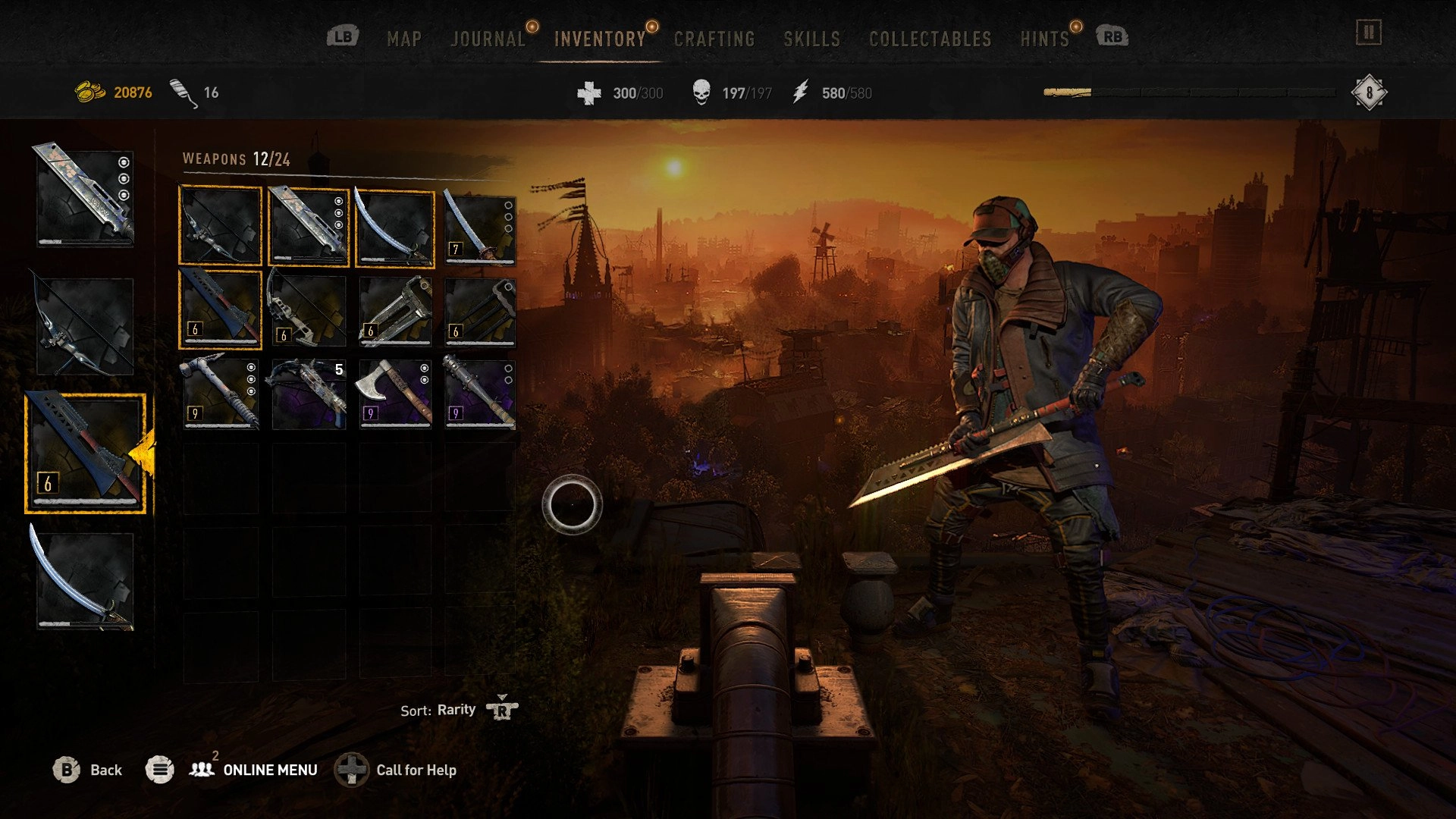Click the highlighted level 6 machete equipped slot
This screenshot has height=819, width=1456.
click(x=85, y=453)
